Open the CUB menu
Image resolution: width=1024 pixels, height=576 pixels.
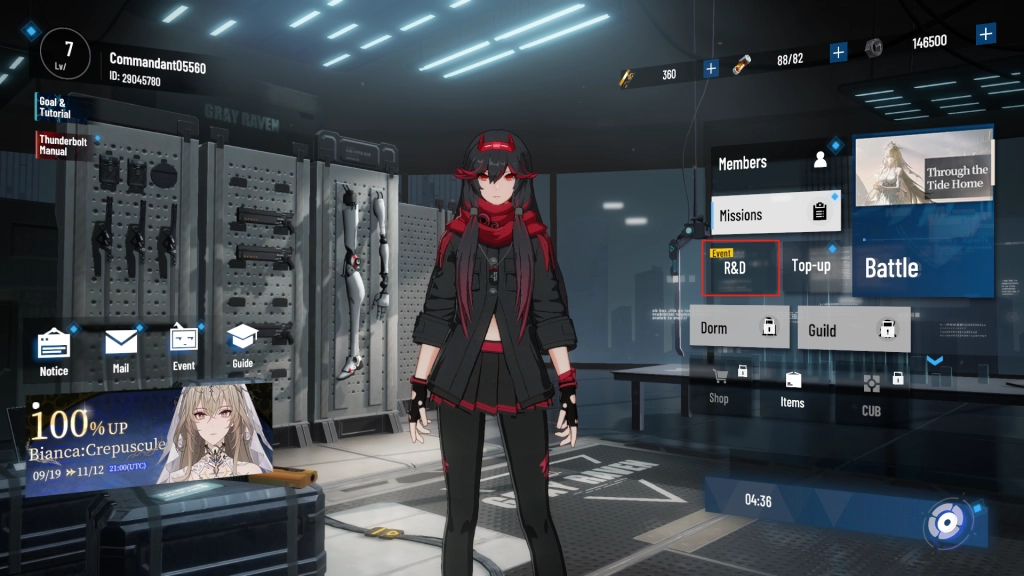871,393
